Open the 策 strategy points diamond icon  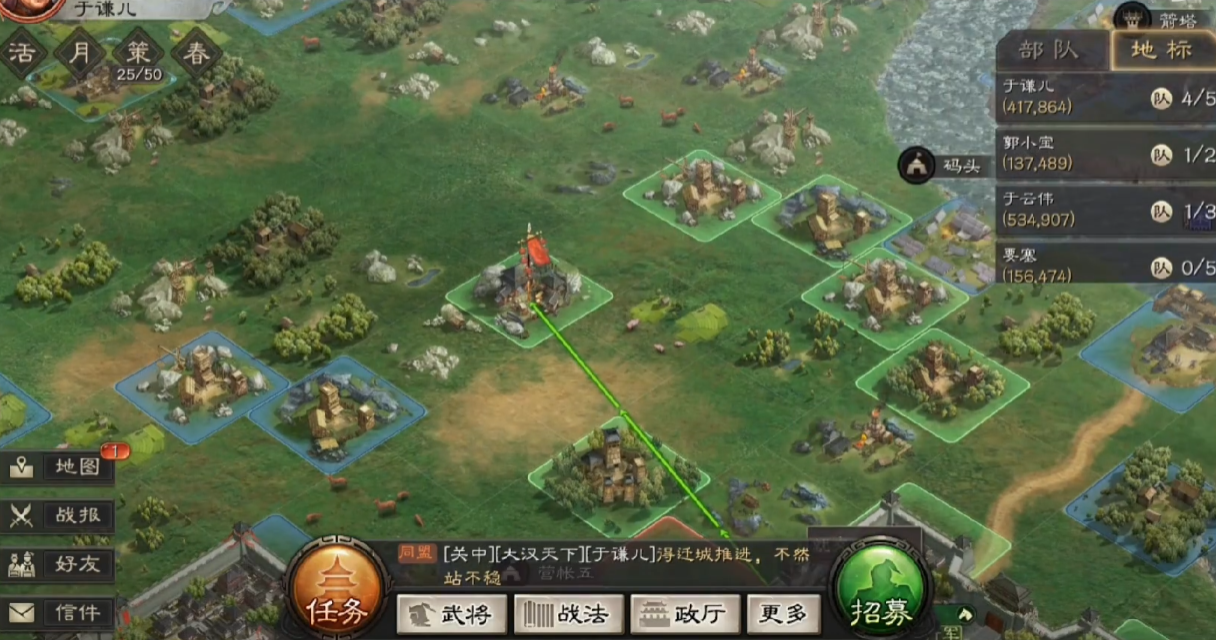point(138,55)
